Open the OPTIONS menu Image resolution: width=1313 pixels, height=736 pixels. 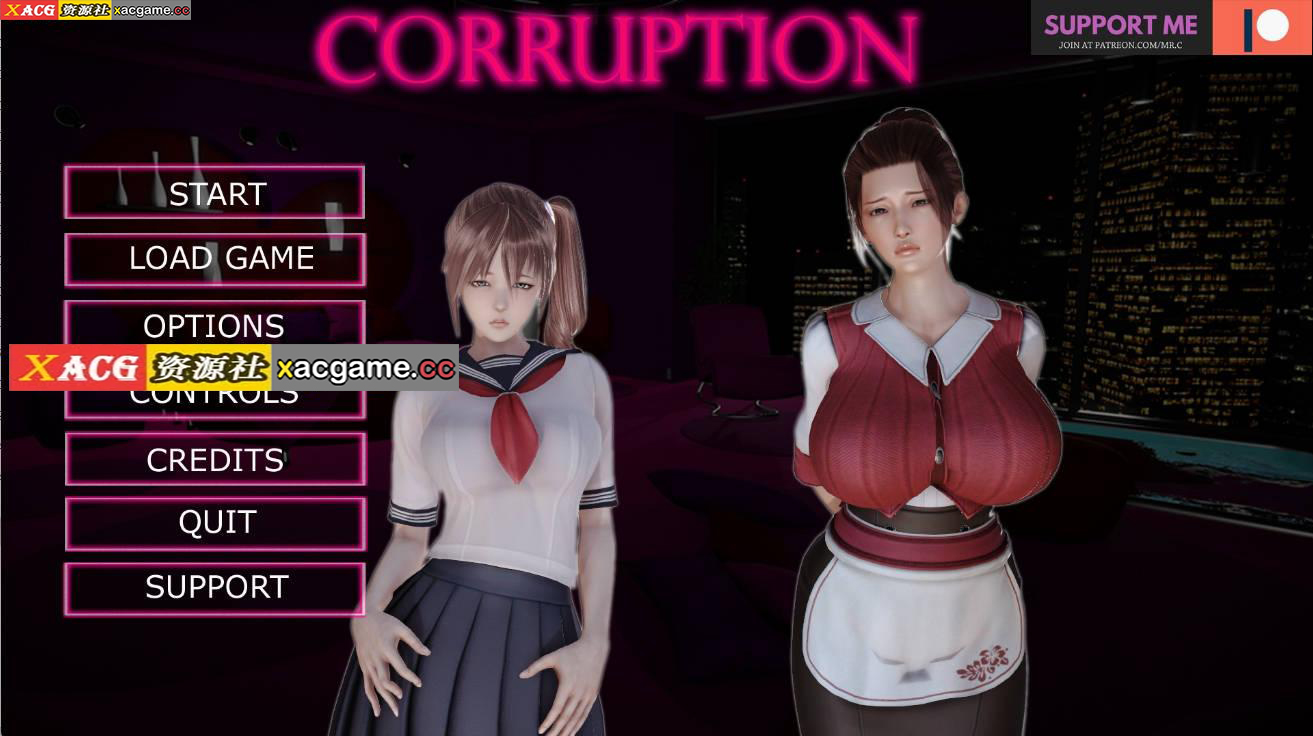click(x=214, y=325)
